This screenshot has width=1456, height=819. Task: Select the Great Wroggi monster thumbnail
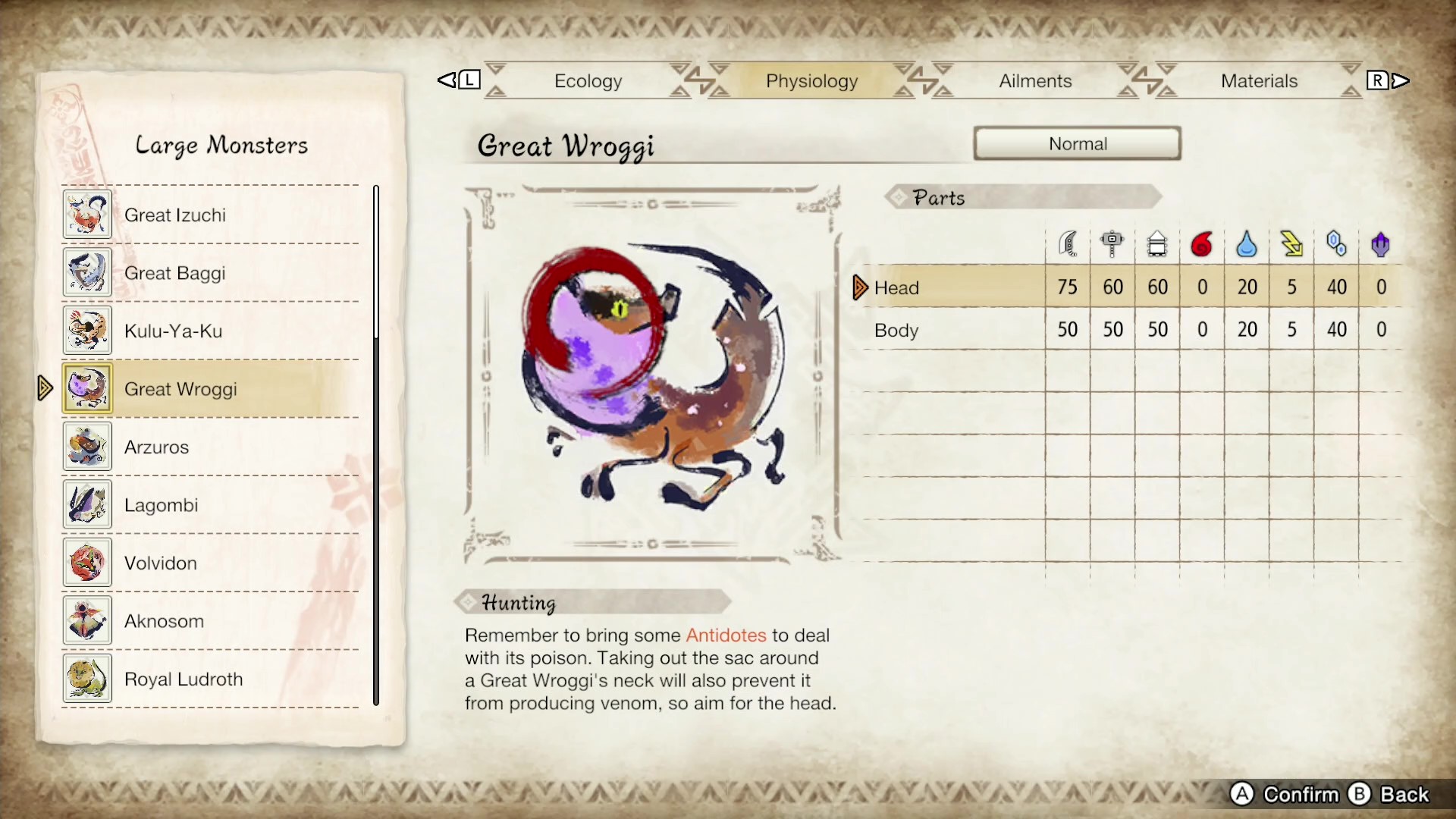tap(86, 388)
